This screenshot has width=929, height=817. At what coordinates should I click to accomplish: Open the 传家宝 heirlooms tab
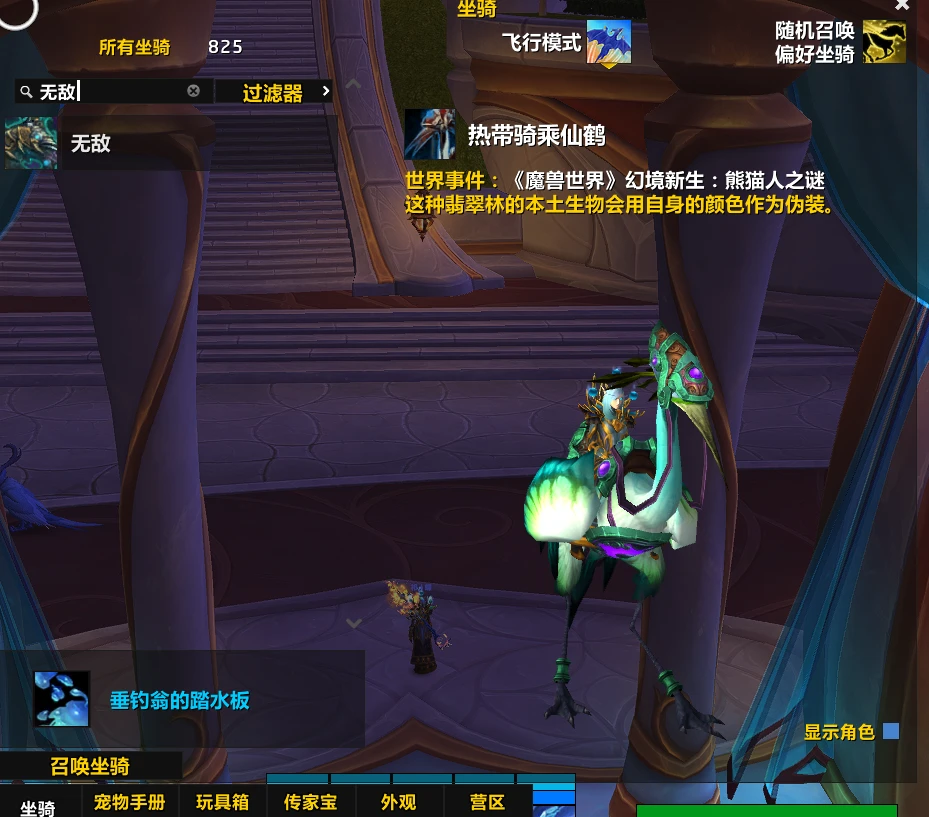tap(310, 802)
